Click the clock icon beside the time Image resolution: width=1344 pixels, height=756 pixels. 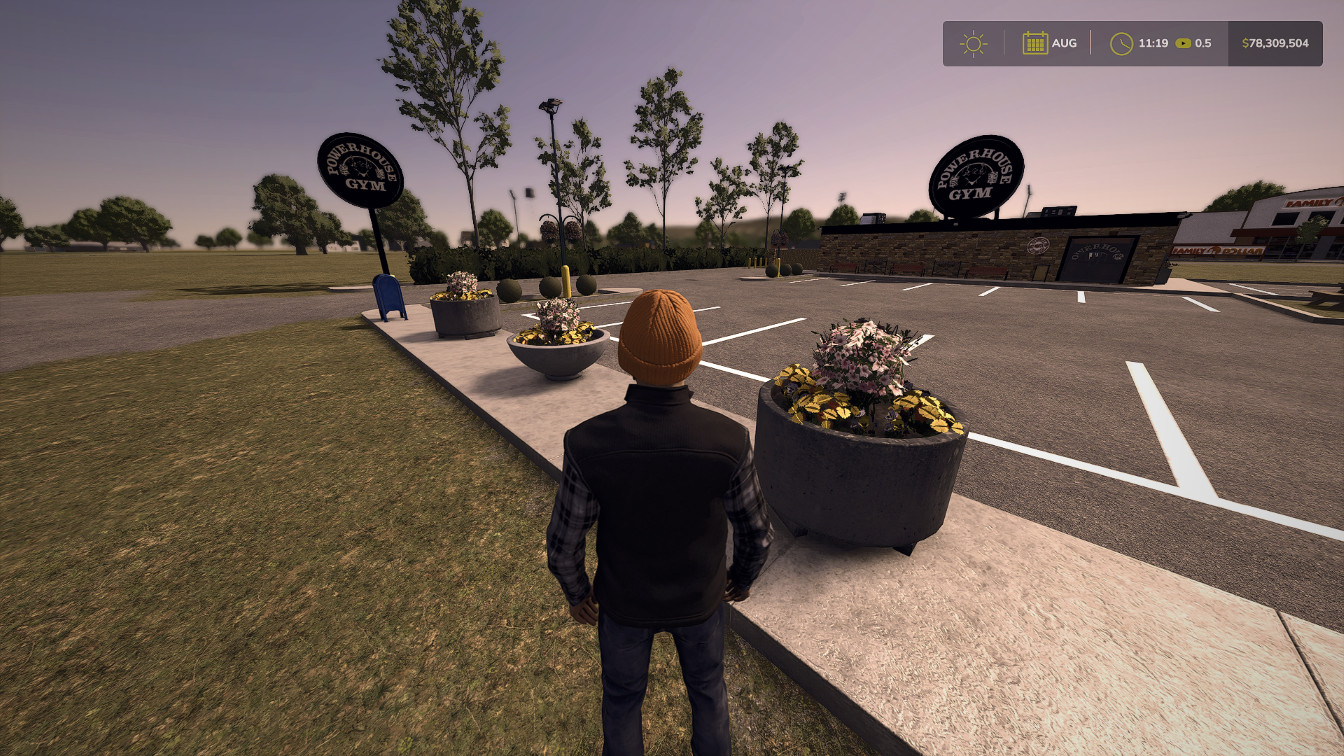coord(1121,44)
